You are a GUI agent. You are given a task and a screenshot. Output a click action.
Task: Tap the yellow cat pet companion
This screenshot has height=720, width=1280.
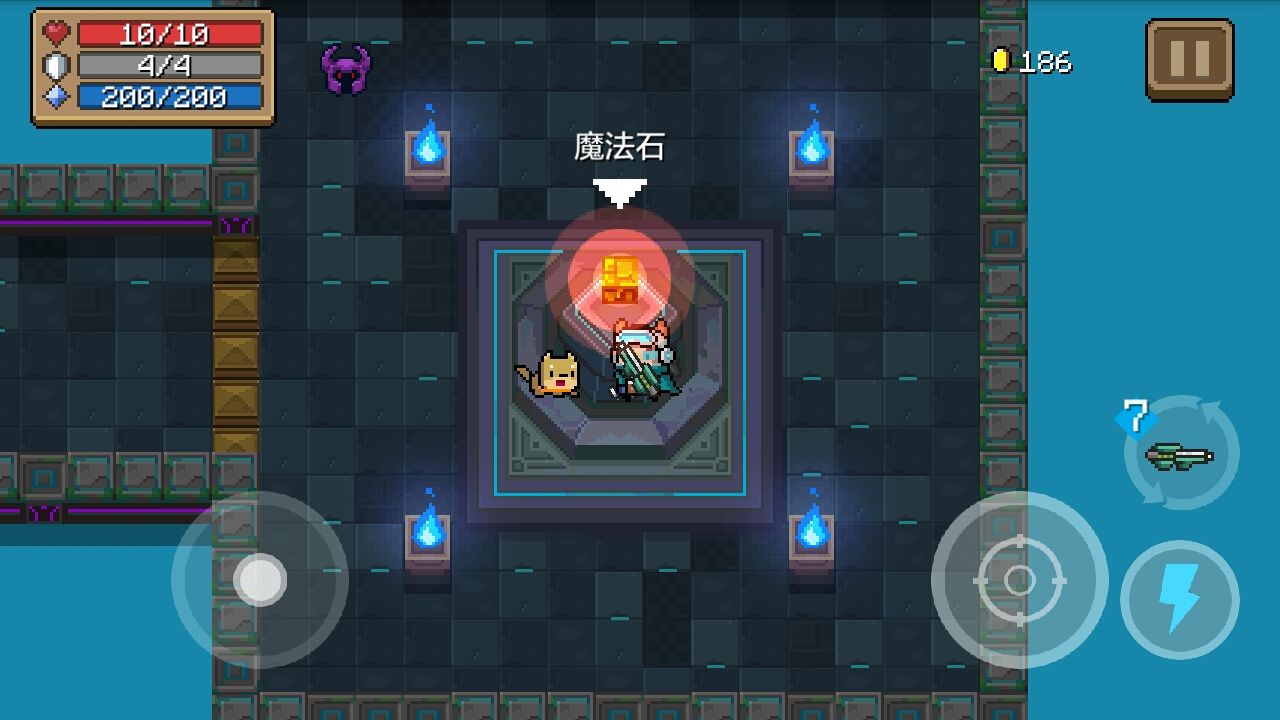(x=556, y=373)
